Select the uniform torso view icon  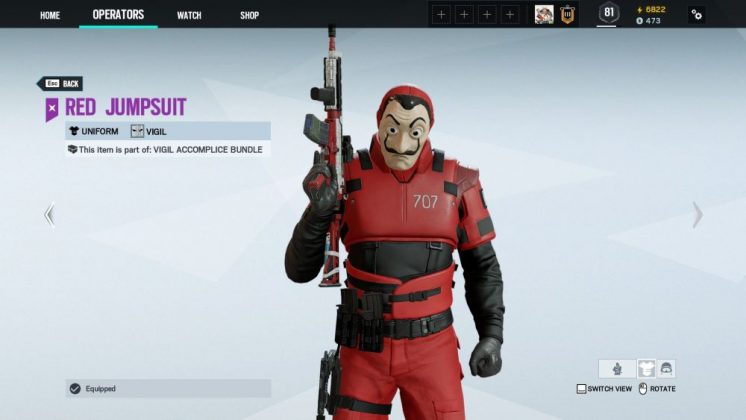tap(646, 368)
